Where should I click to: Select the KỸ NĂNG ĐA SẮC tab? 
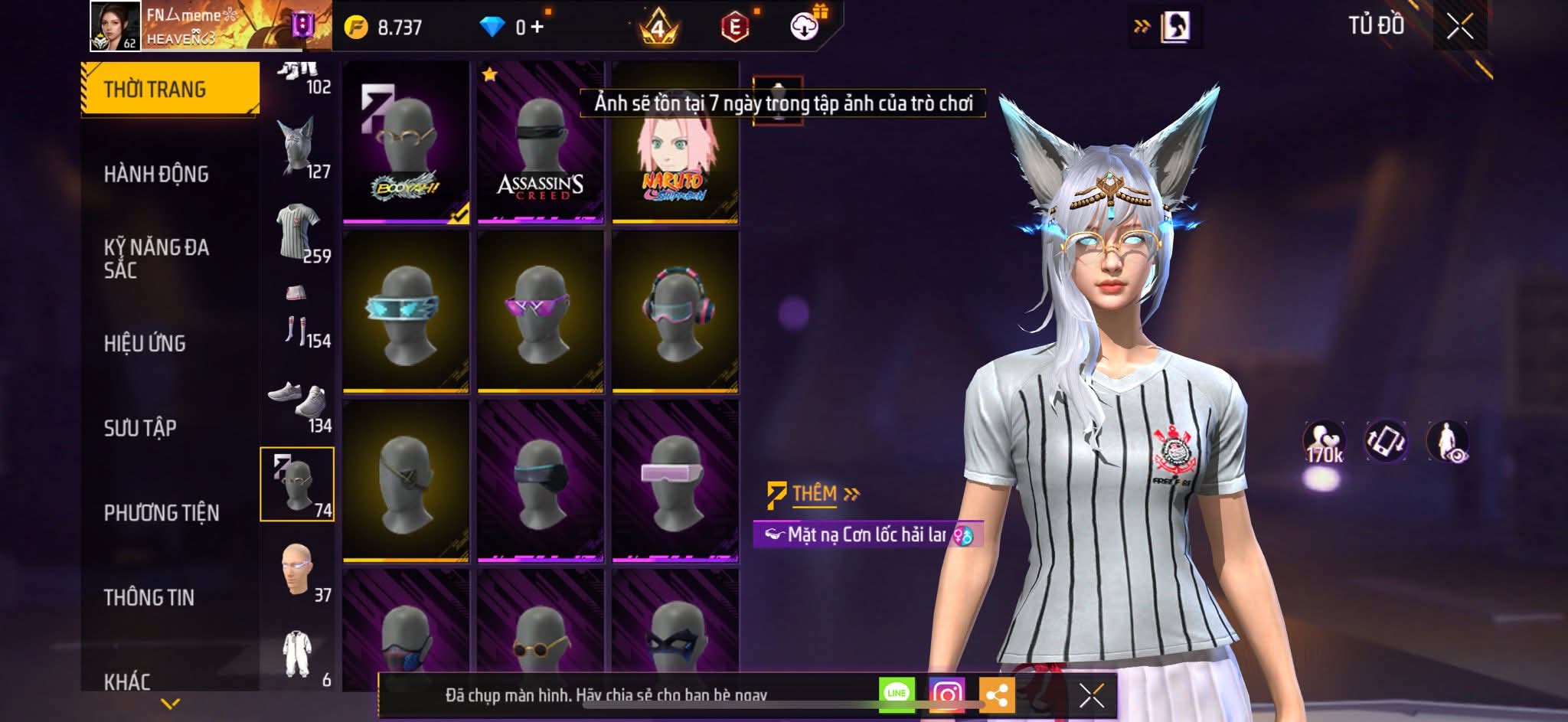point(156,258)
